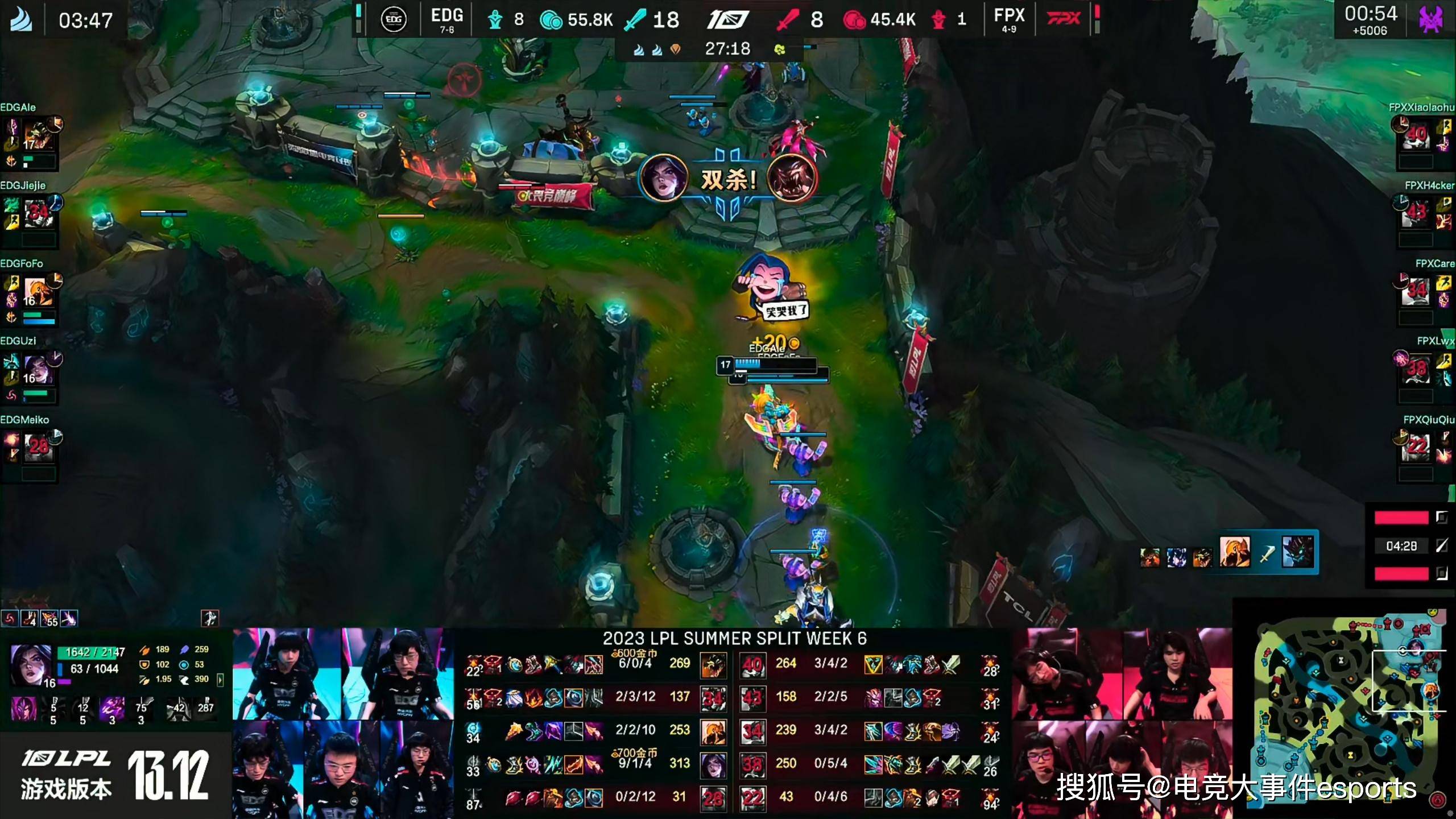Viewport: 1456px width, 819px height.
Task: Select EDGUzi's player panel portrait
Action: (x=38, y=370)
